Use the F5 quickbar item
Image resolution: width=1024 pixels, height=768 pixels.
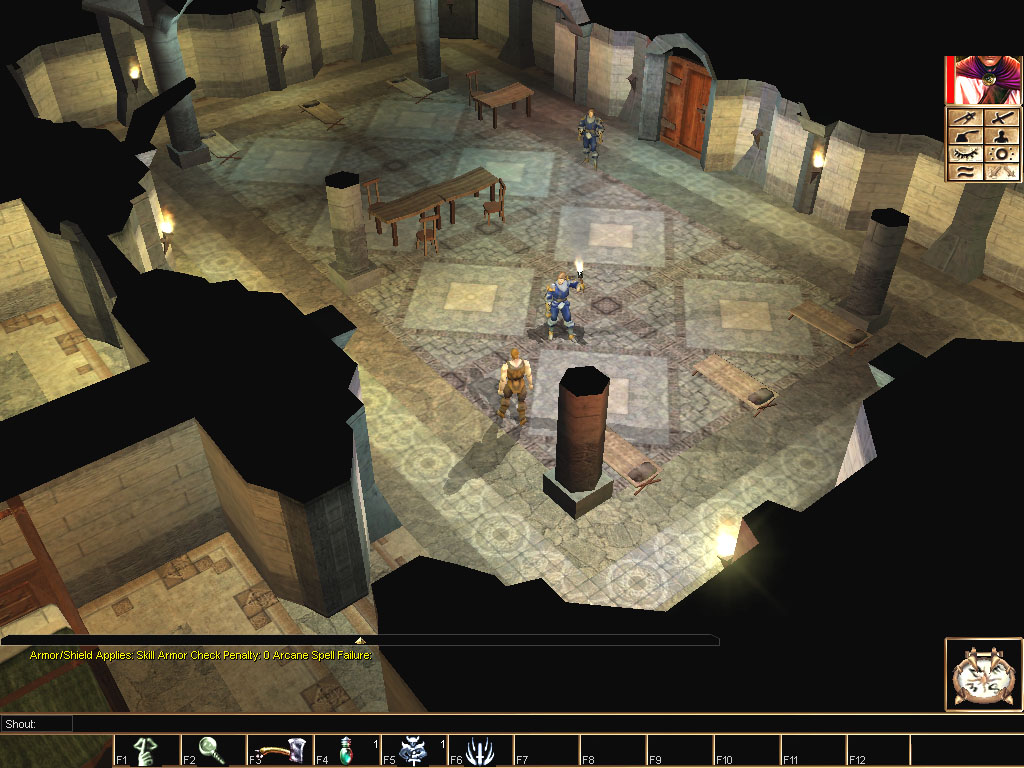(413, 751)
